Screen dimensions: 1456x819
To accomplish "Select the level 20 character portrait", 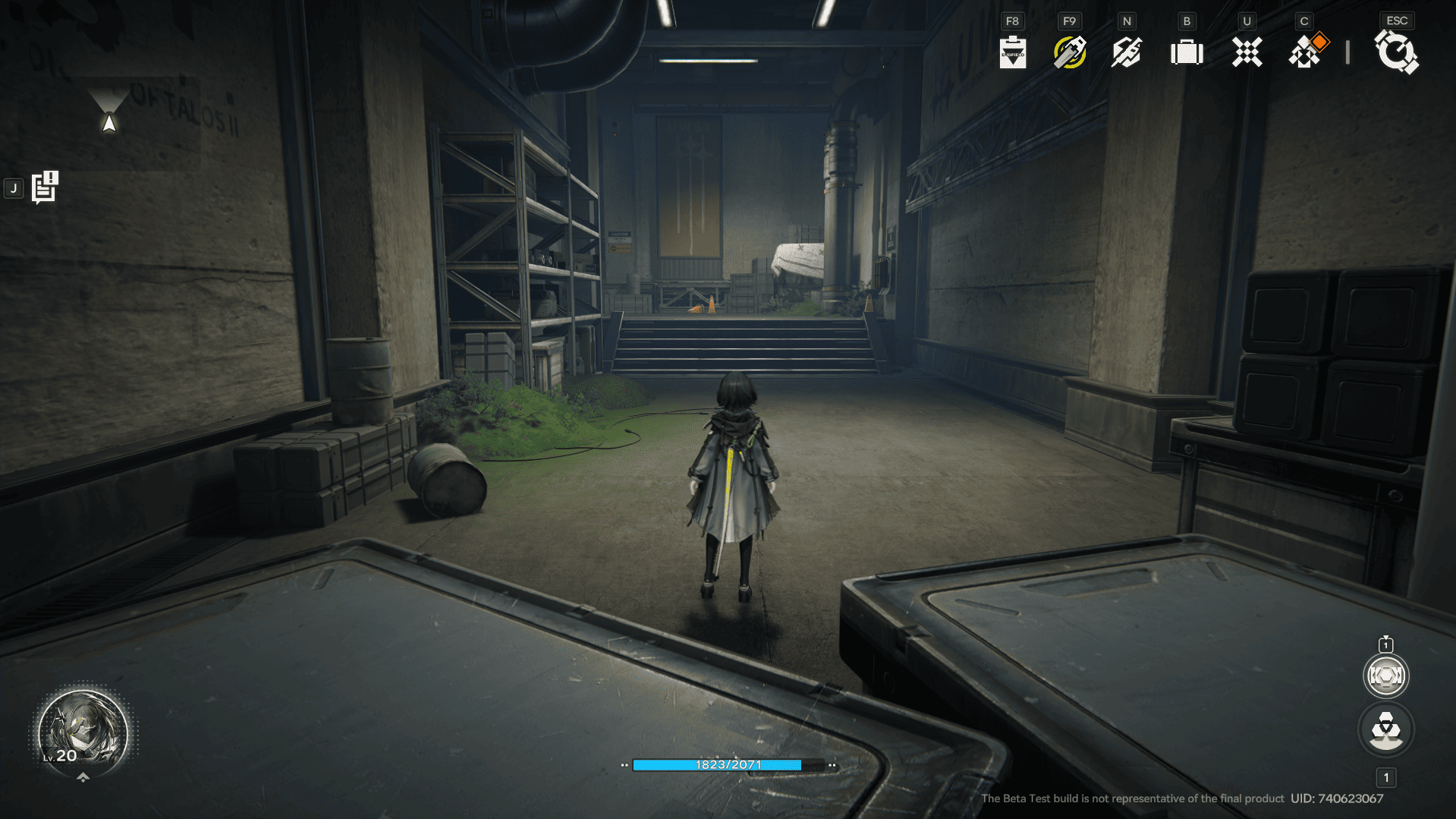I will click(x=83, y=732).
